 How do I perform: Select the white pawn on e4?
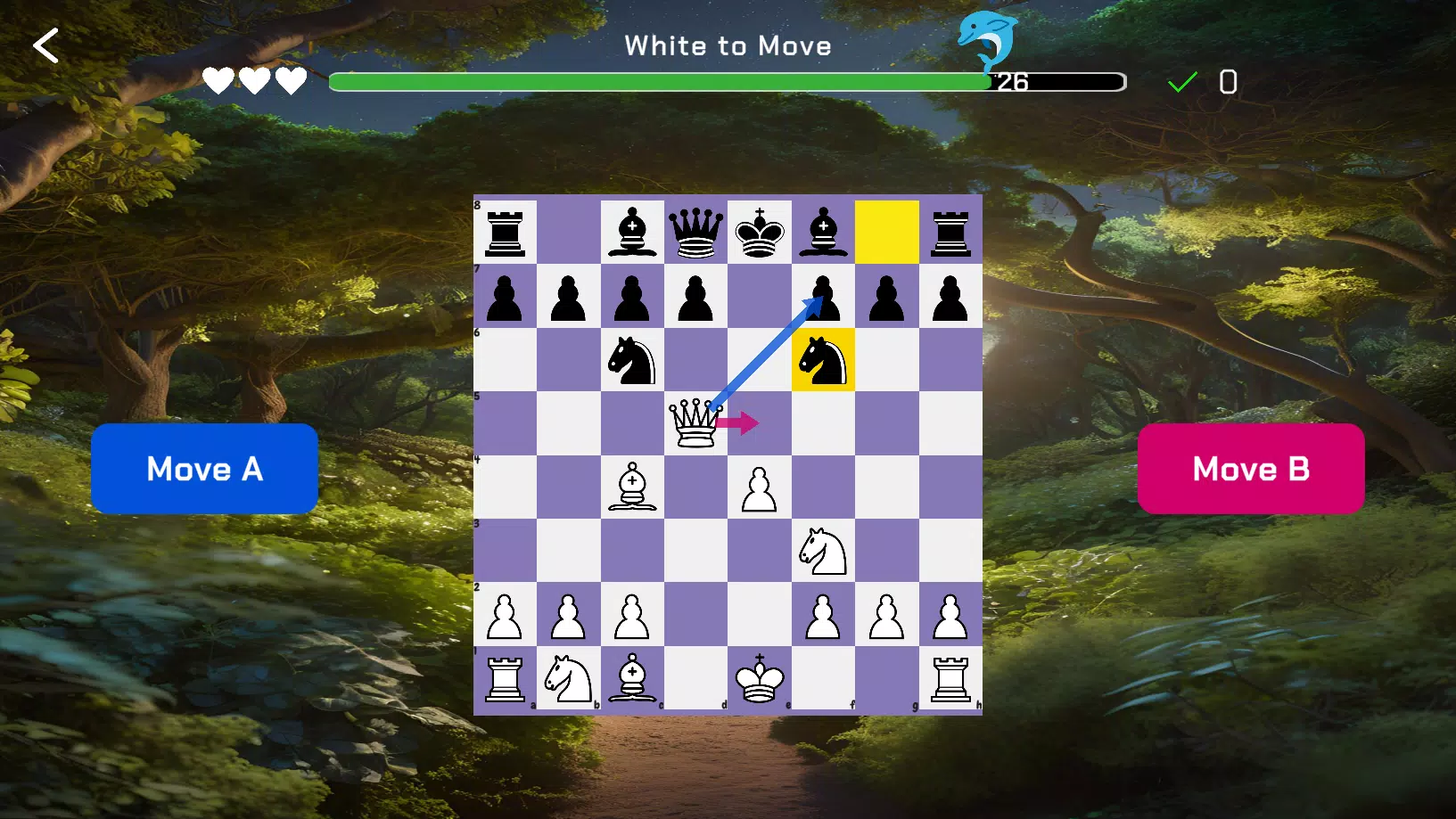click(x=760, y=487)
